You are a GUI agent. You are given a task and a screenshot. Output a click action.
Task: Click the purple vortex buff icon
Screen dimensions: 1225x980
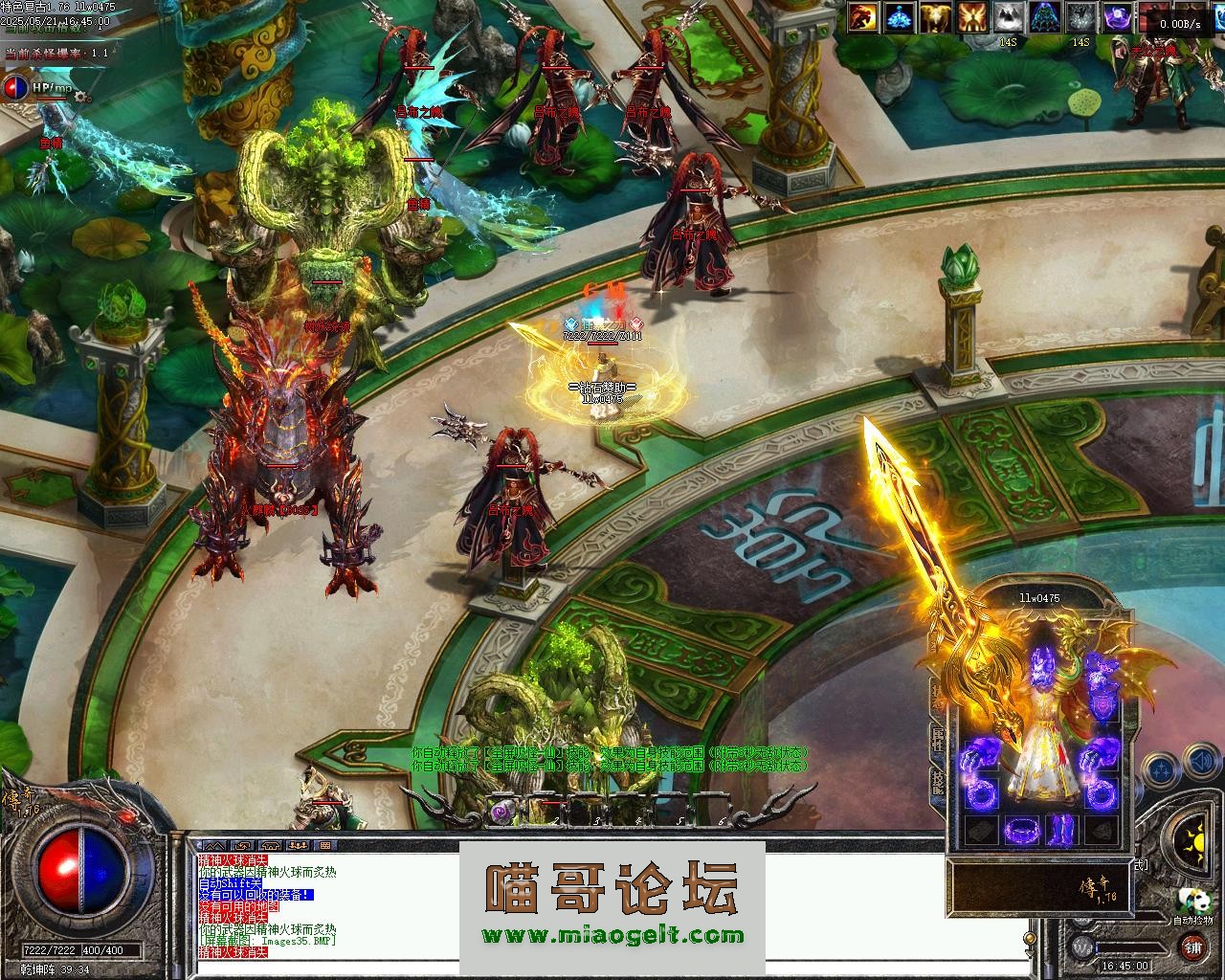[x=1118, y=17]
